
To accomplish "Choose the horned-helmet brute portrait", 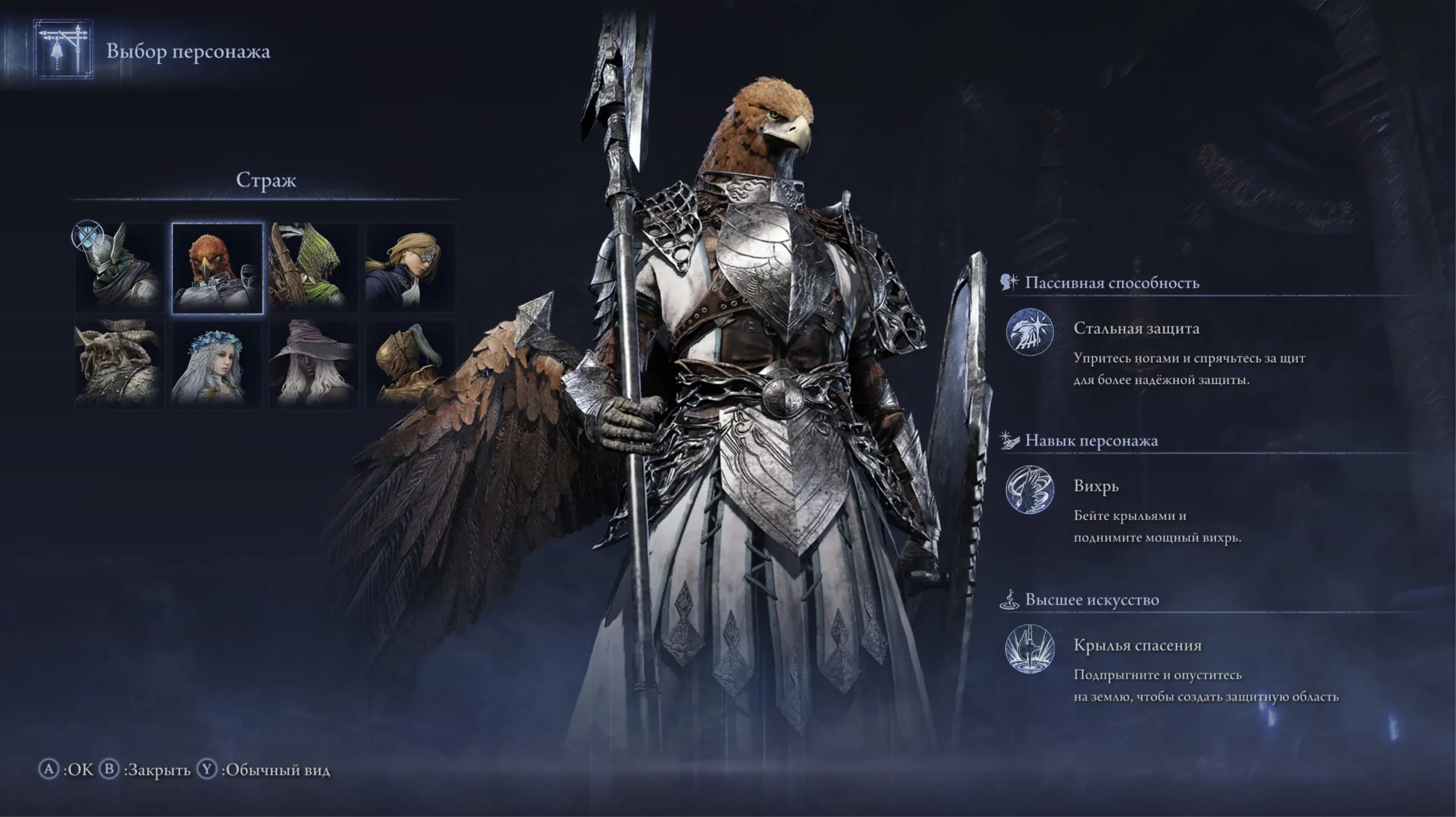I will pyautogui.click(x=120, y=364).
